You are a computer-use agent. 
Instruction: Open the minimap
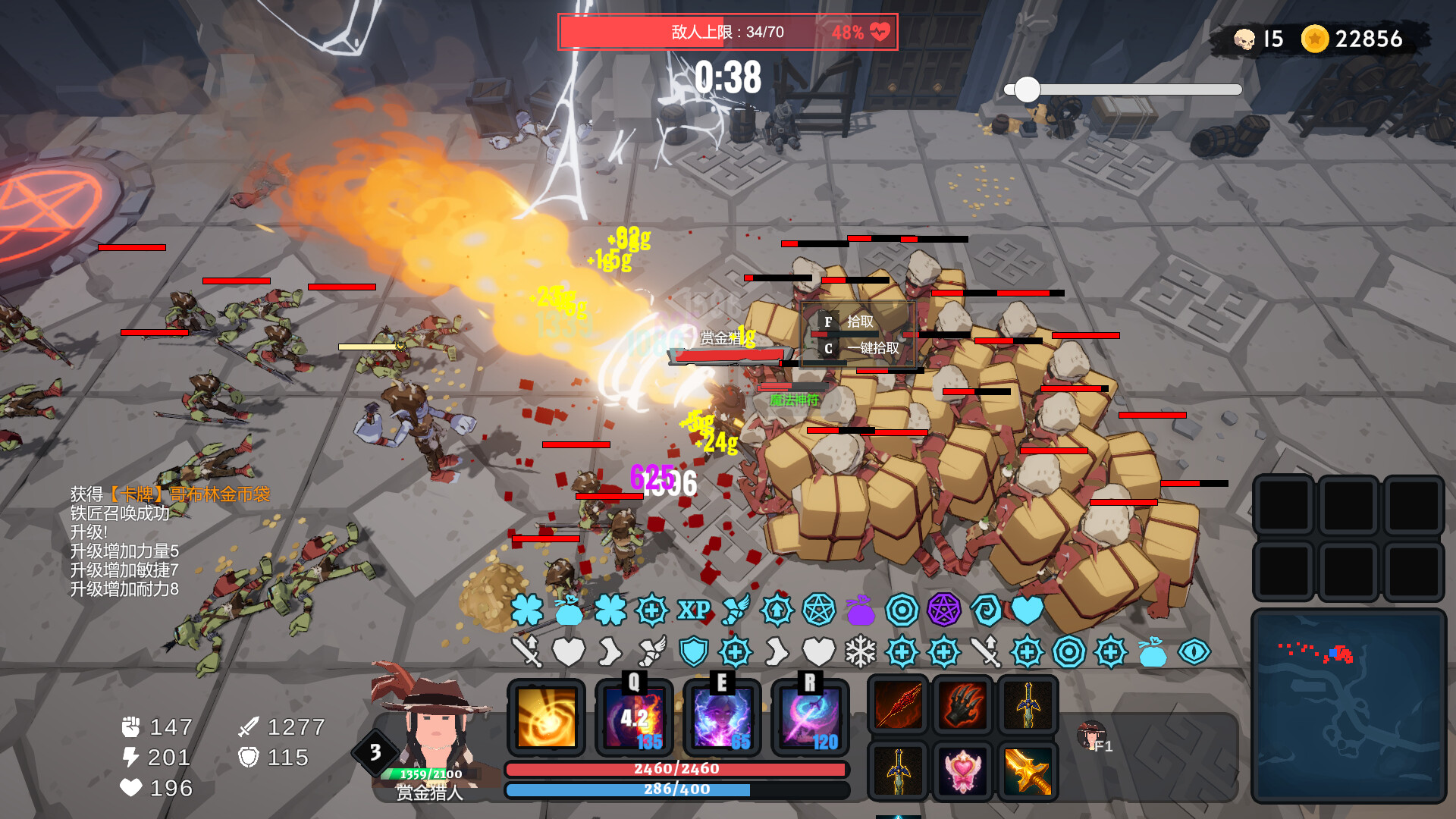[x=1348, y=705]
